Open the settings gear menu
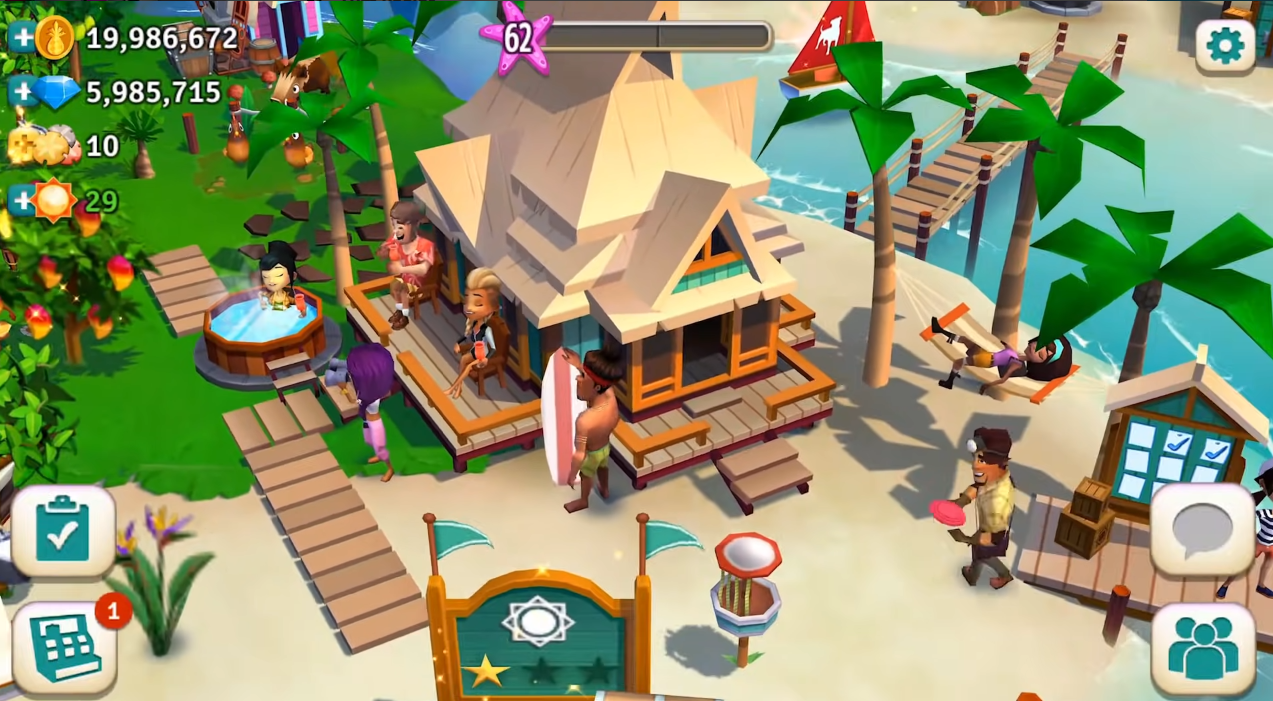 (x=1225, y=46)
